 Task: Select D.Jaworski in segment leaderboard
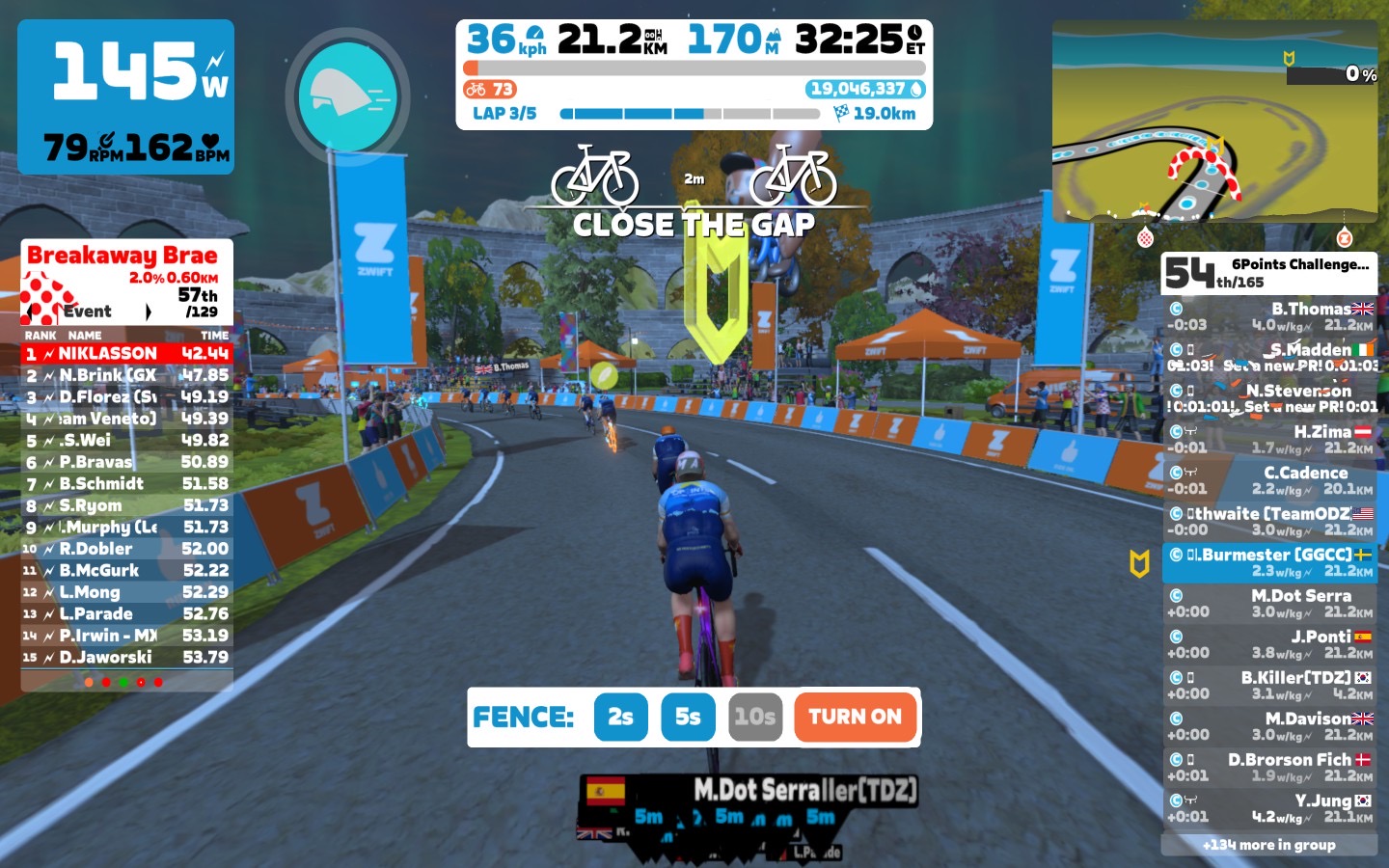126,658
